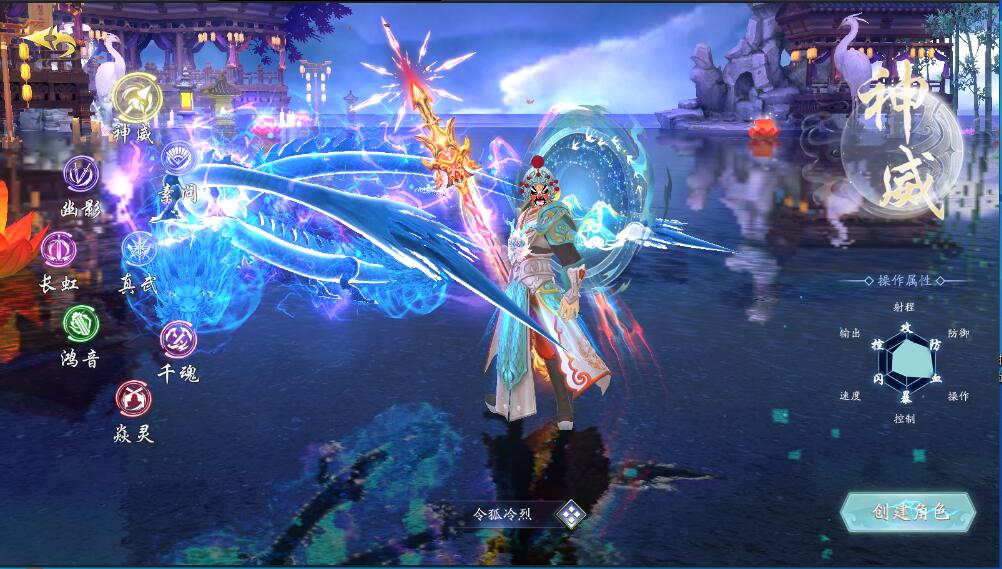This screenshot has width=1002, height=569.
Task: Click the golden back arrow
Action: click(x=48, y=41)
